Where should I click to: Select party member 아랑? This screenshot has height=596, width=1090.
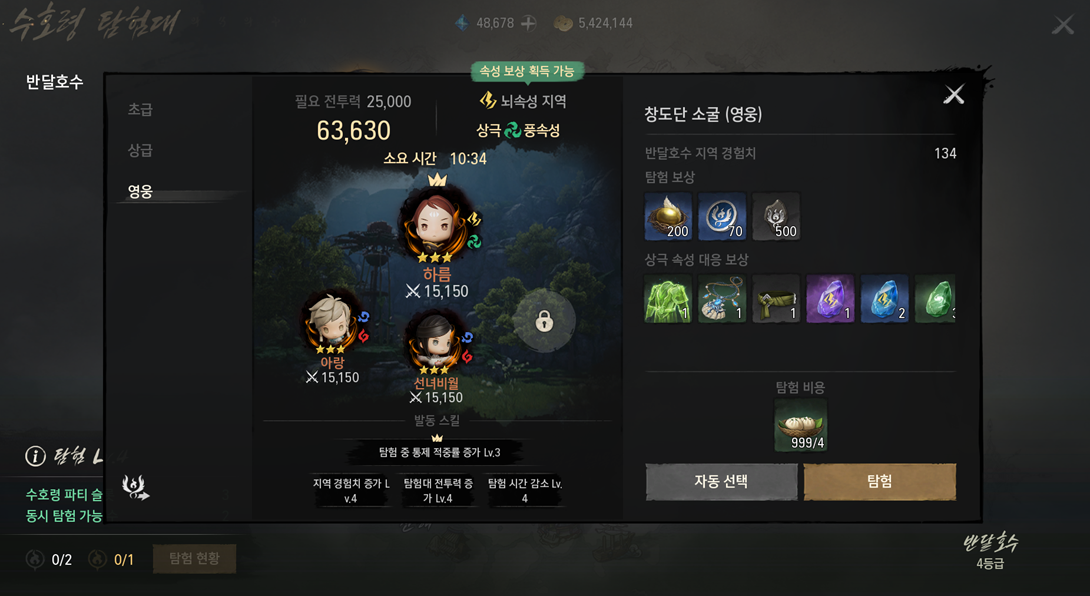pos(332,323)
